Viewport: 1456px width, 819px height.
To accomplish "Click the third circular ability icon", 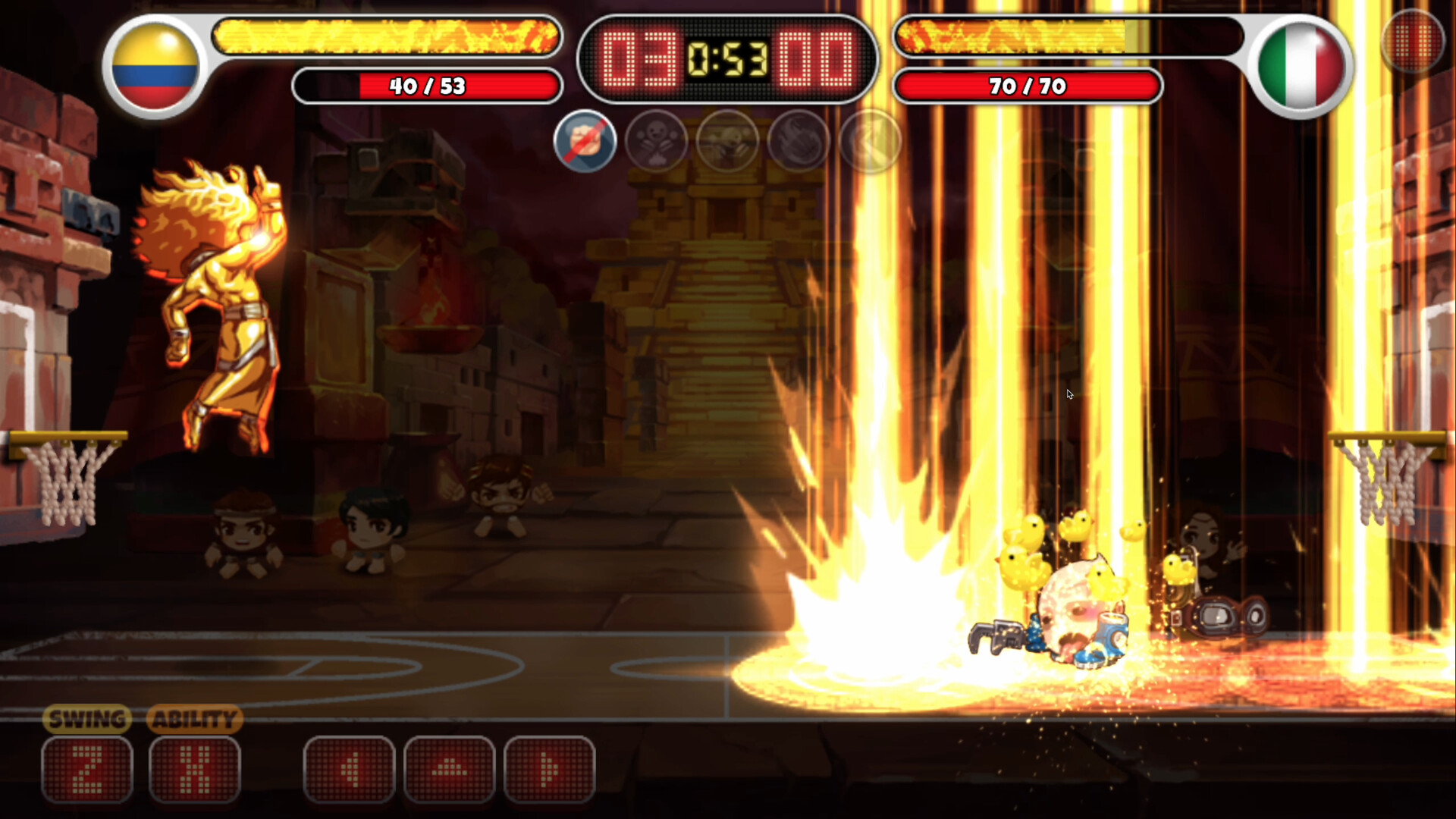I will tap(727, 141).
